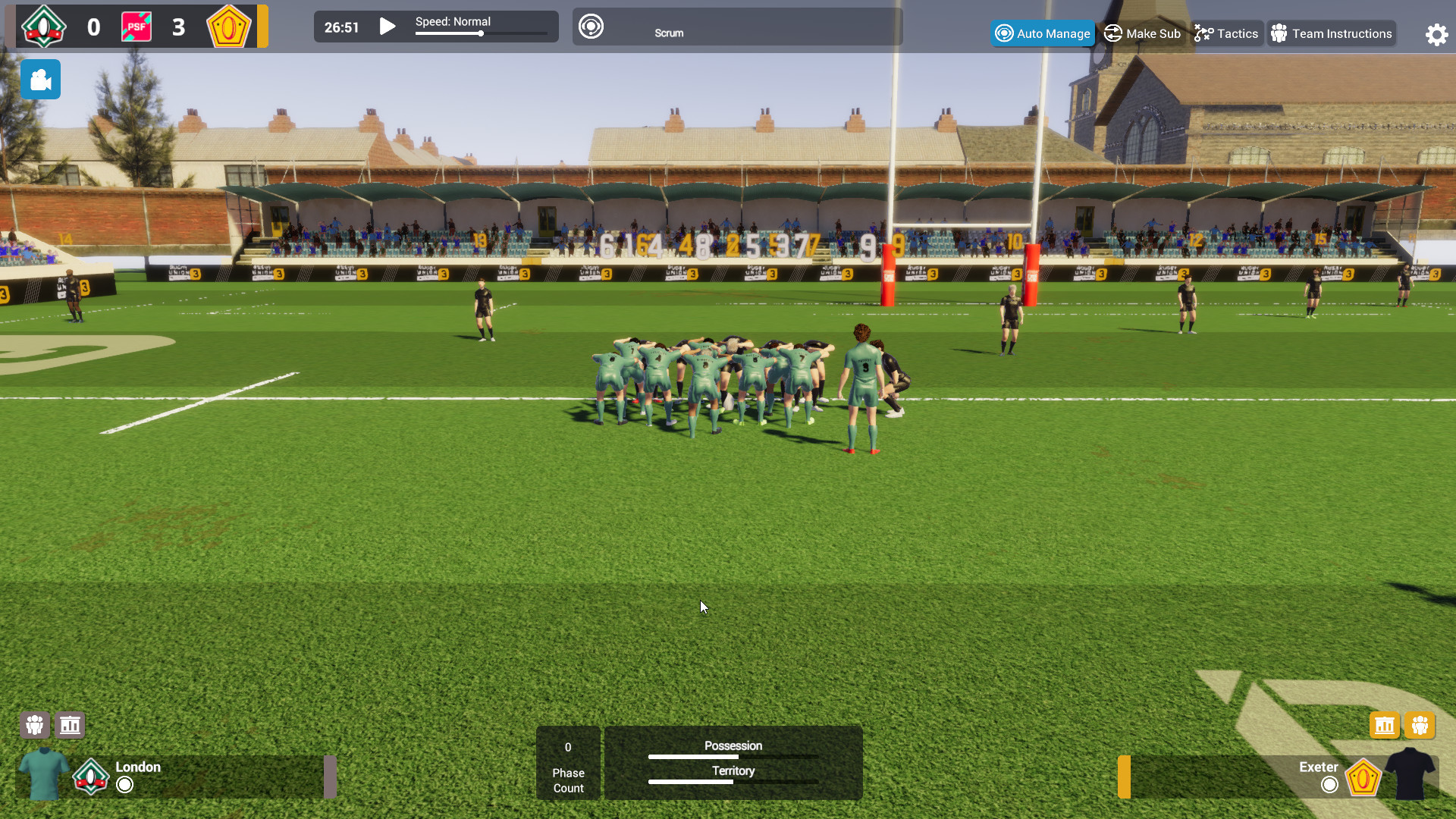View Exeter match statistics
The width and height of the screenshot is (1456, 819).
[x=1384, y=724]
